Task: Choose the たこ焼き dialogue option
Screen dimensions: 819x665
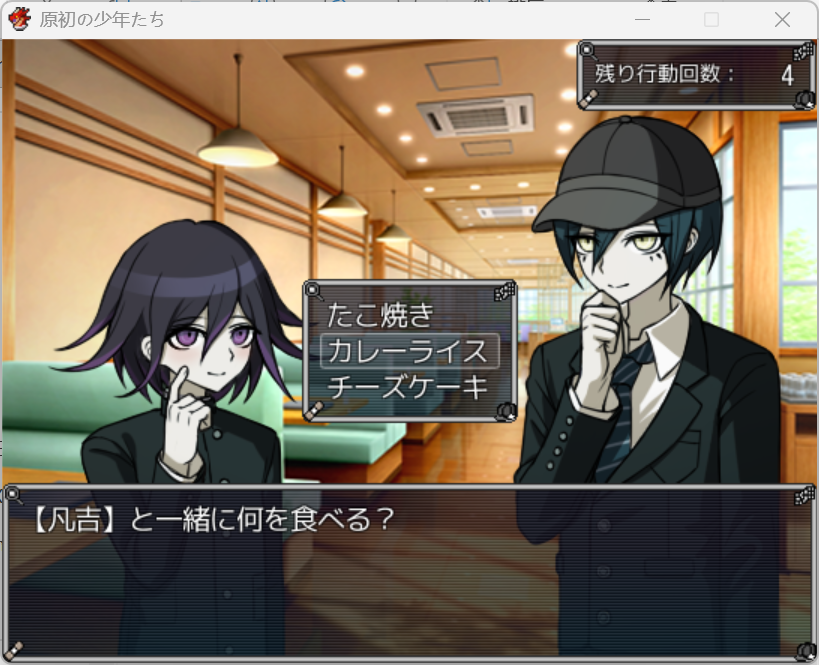Action: pos(381,315)
